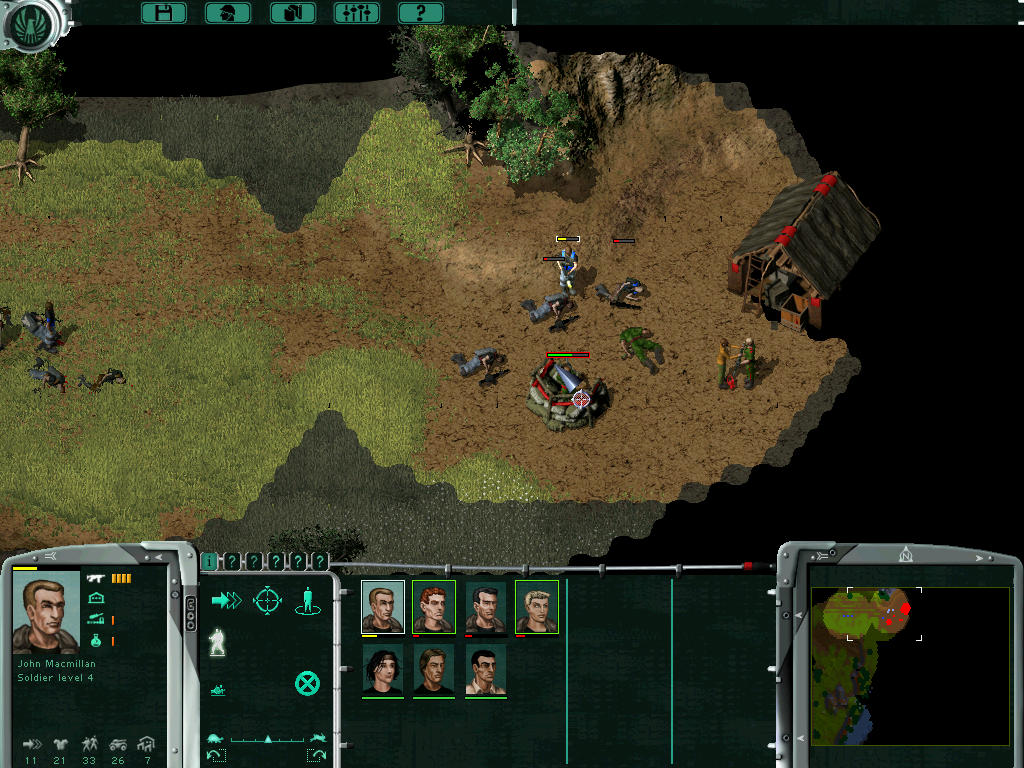Activate the move arrows command

pos(226,600)
